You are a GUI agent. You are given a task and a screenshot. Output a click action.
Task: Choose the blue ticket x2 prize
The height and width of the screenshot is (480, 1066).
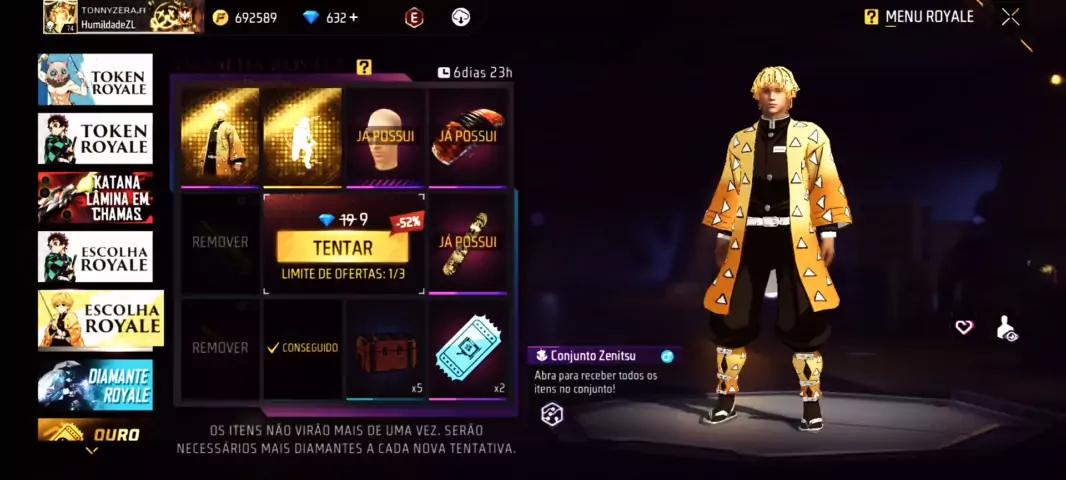tap(468, 350)
